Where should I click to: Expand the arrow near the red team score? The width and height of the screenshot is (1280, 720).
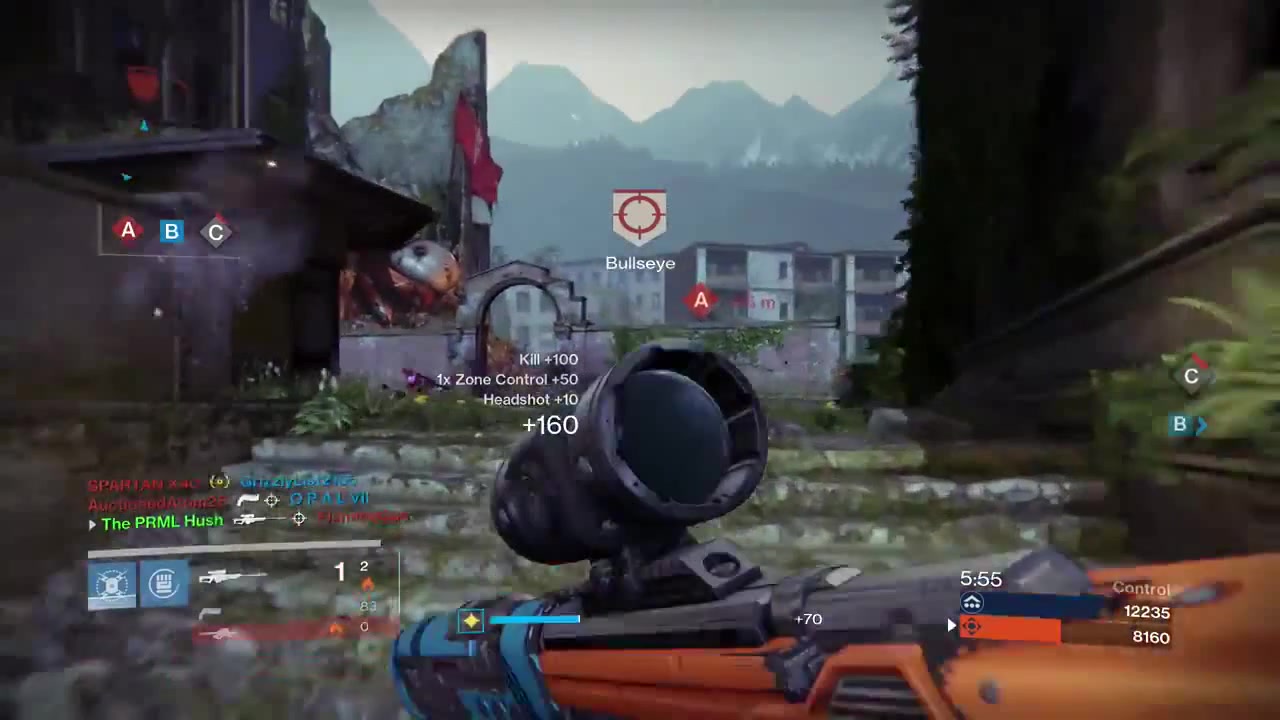tap(951, 626)
